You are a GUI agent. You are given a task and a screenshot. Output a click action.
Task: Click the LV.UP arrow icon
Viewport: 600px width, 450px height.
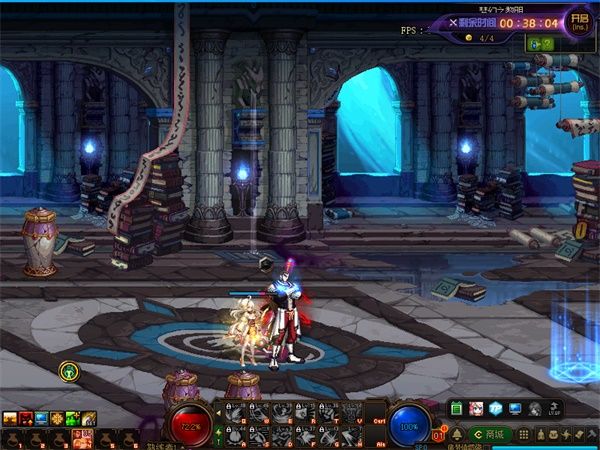tap(553, 409)
